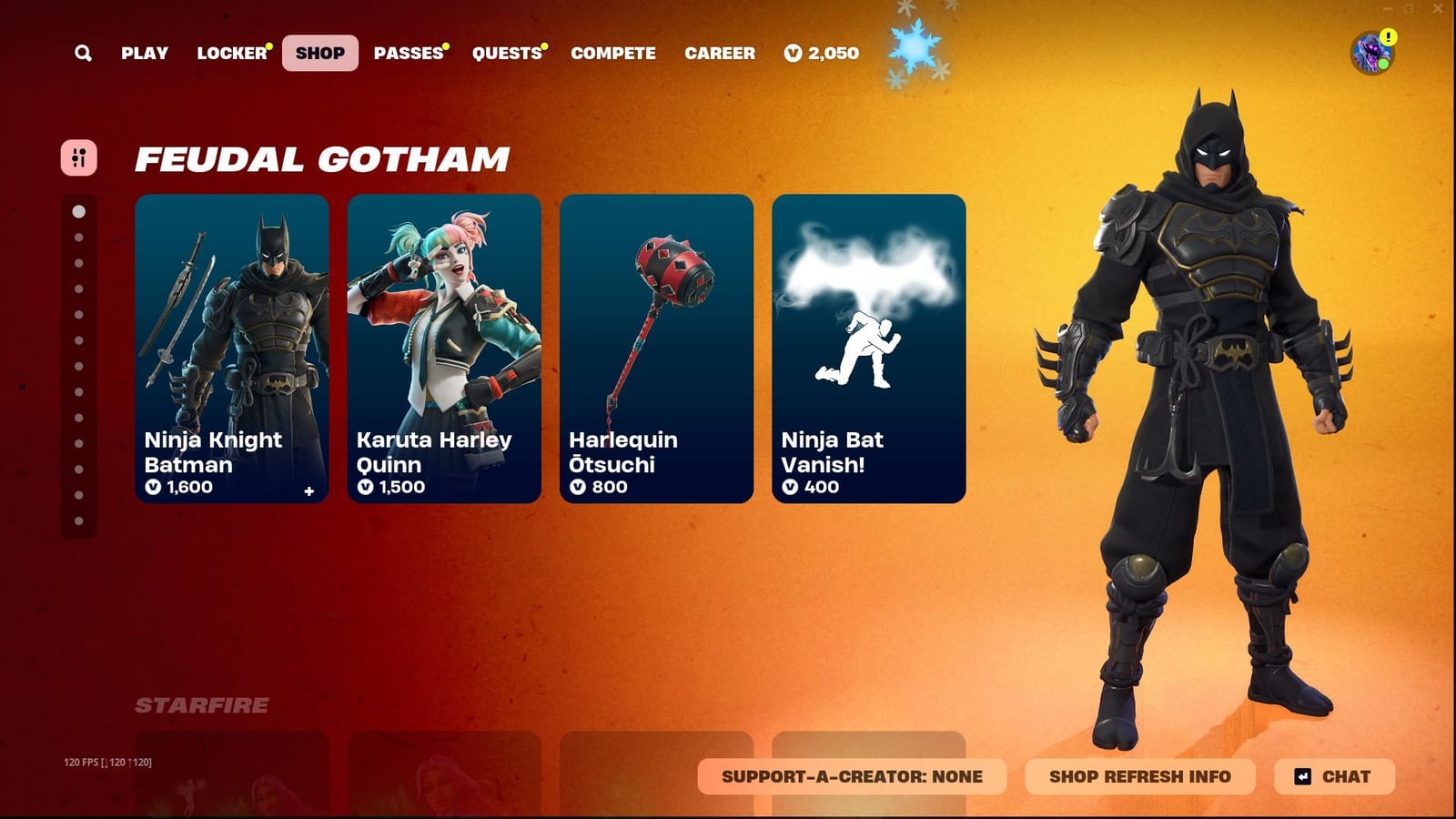
Task: Select the first page indicator dot
Action: click(x=77, y=211)
